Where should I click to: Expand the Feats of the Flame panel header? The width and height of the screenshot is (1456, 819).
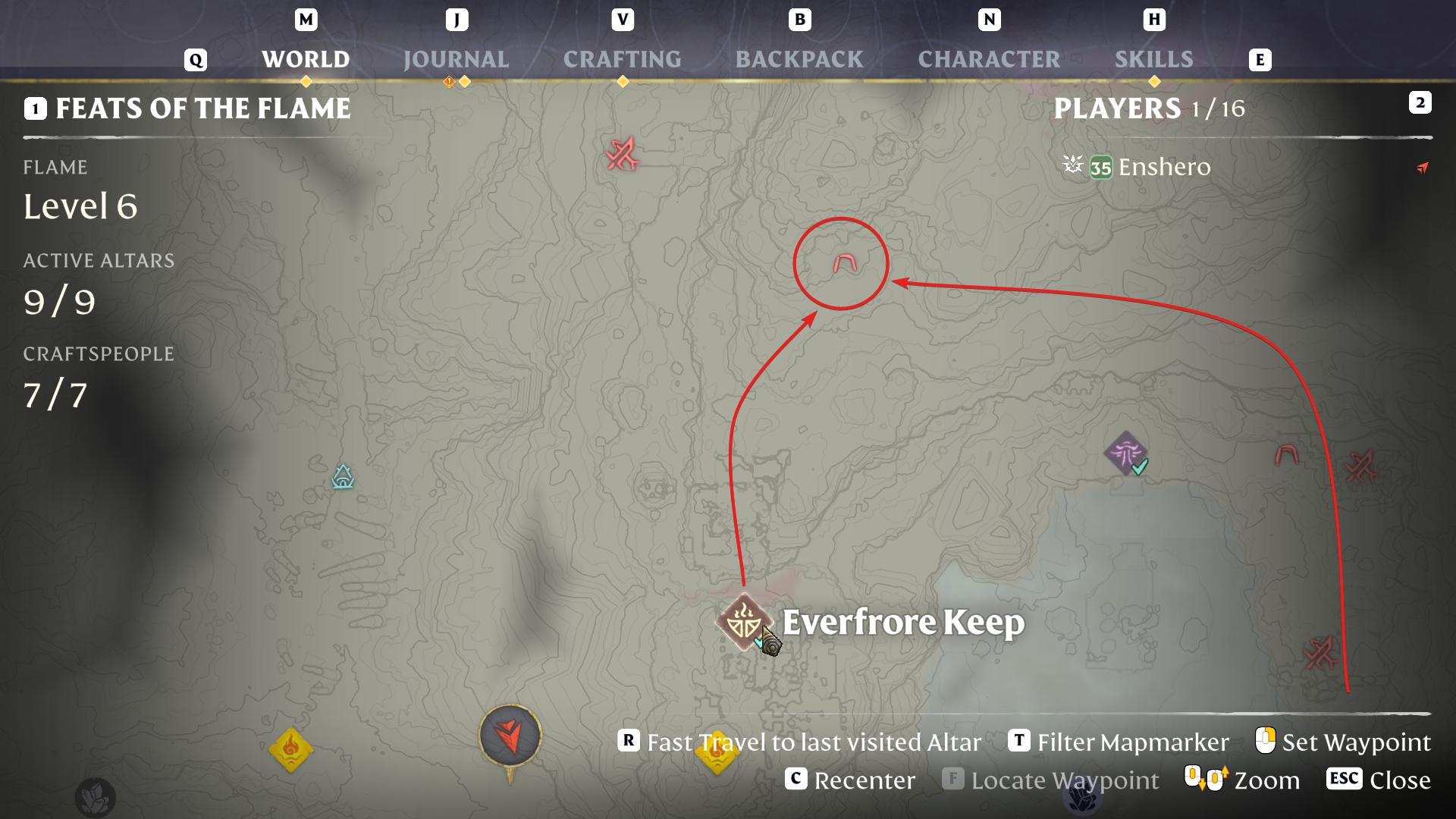coord(202,108)
